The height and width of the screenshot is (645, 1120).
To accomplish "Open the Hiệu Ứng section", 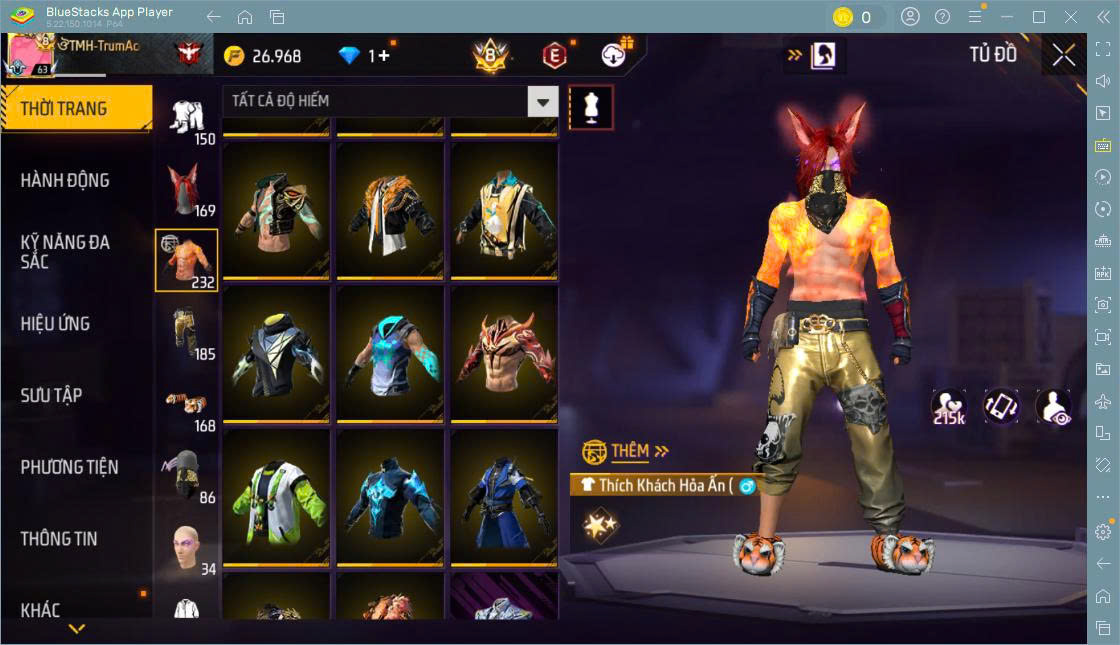I will click(x=56, y=323).
